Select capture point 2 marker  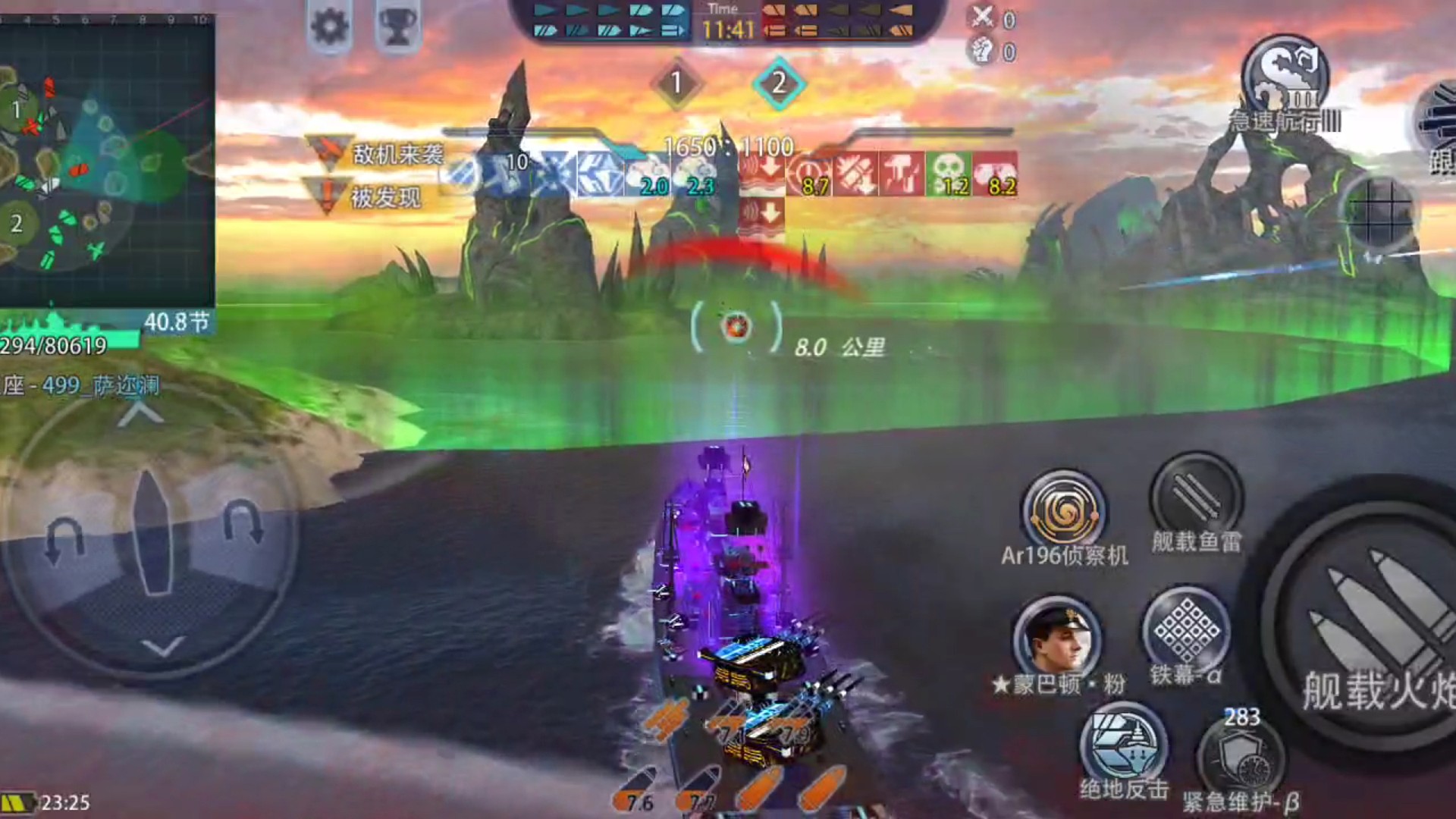779,83
